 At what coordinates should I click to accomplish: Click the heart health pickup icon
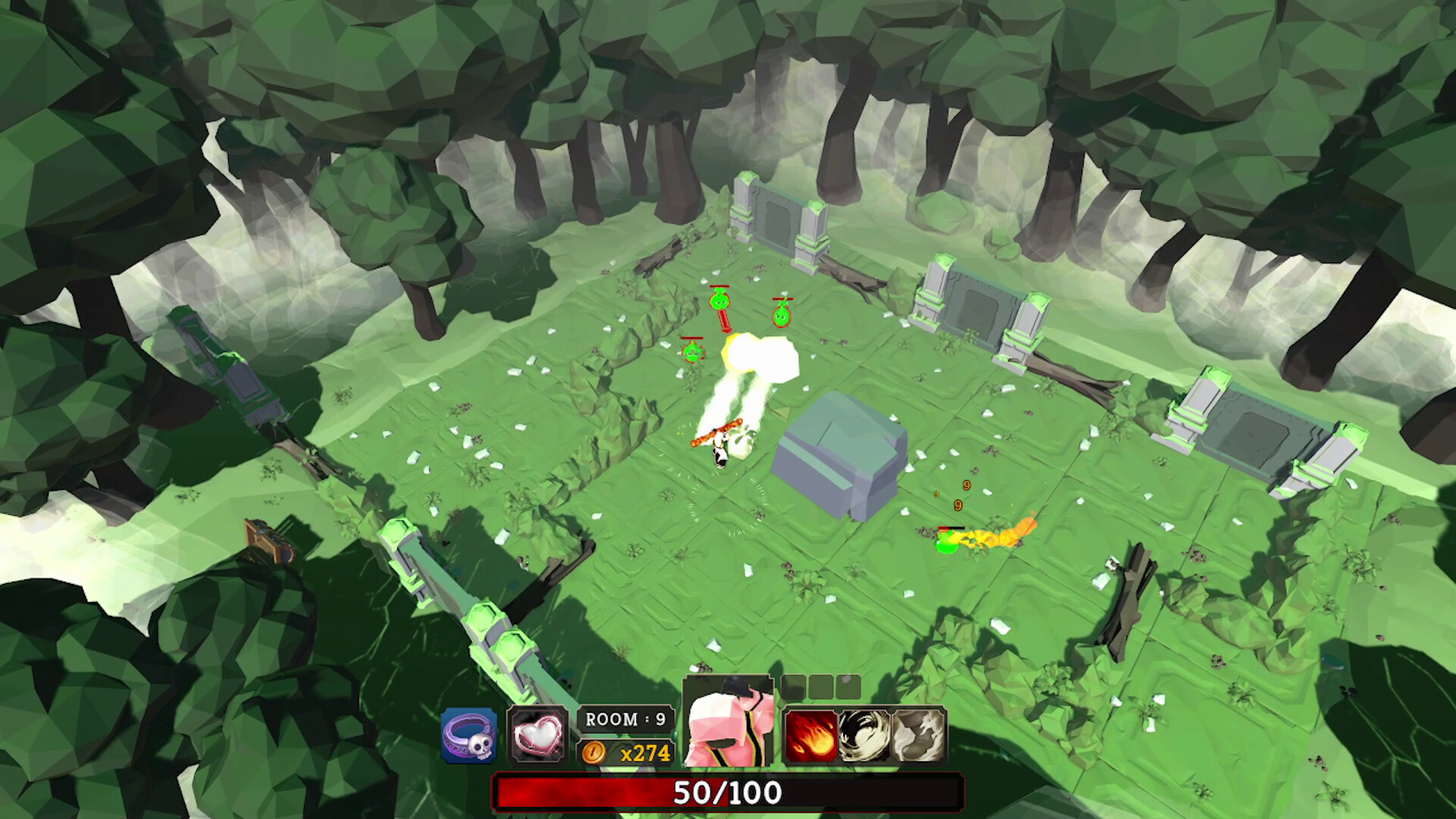539,735
